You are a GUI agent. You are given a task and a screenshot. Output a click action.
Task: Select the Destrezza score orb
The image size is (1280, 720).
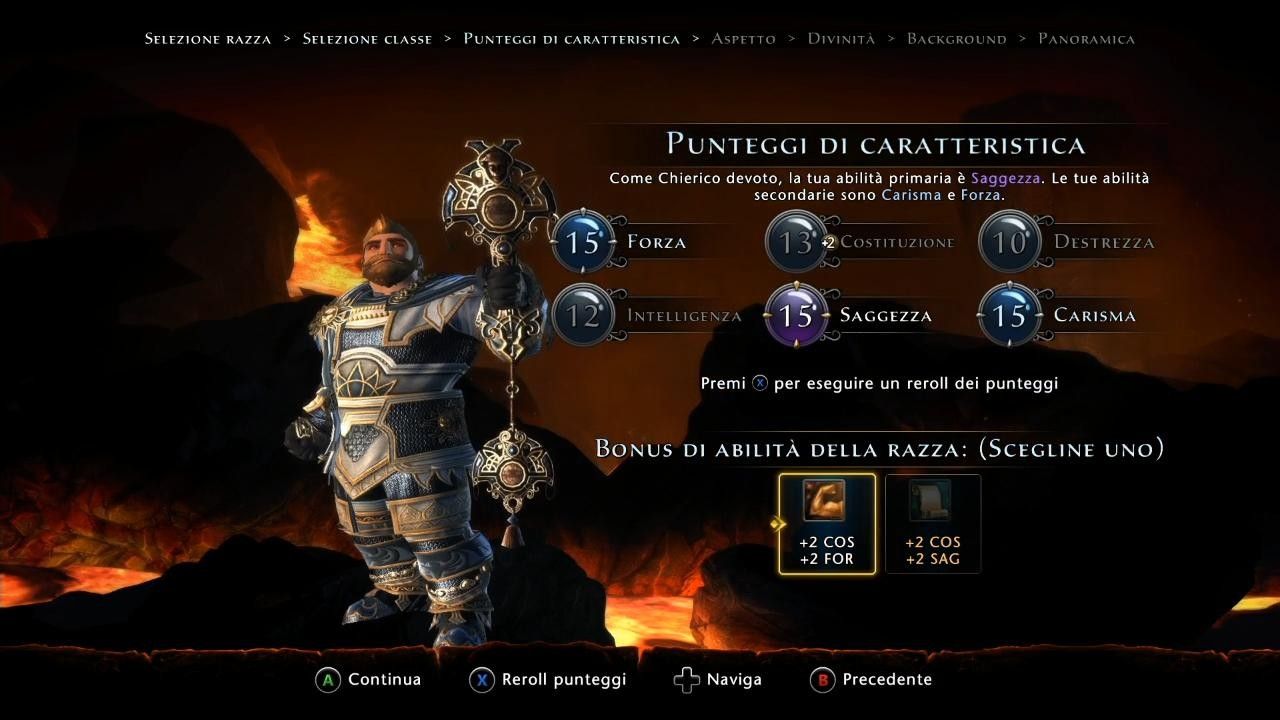point(1010,242)
